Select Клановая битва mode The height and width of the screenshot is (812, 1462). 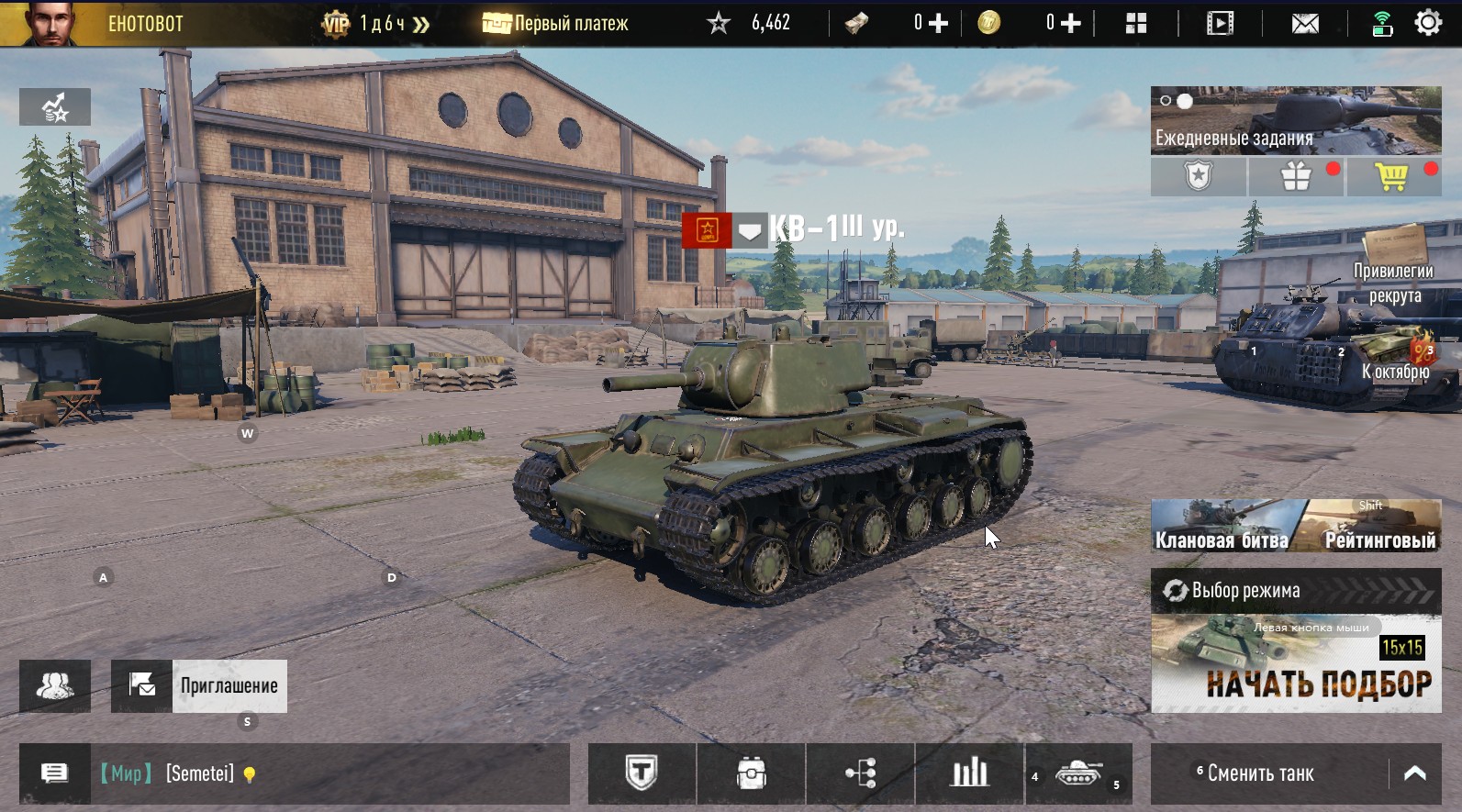click(x=1222, y=528)
